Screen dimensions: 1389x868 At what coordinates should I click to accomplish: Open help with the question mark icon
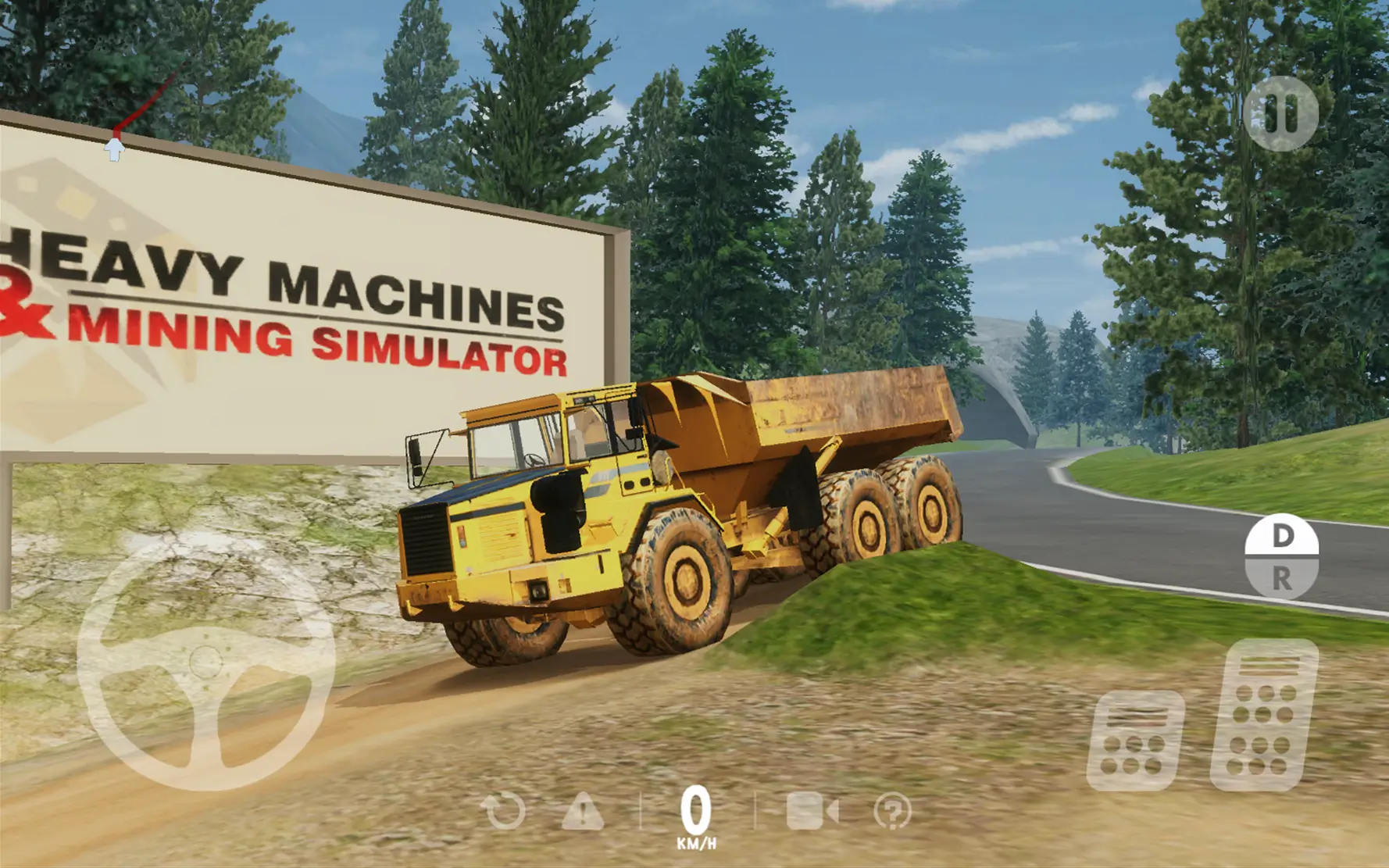tap(892, 811)
